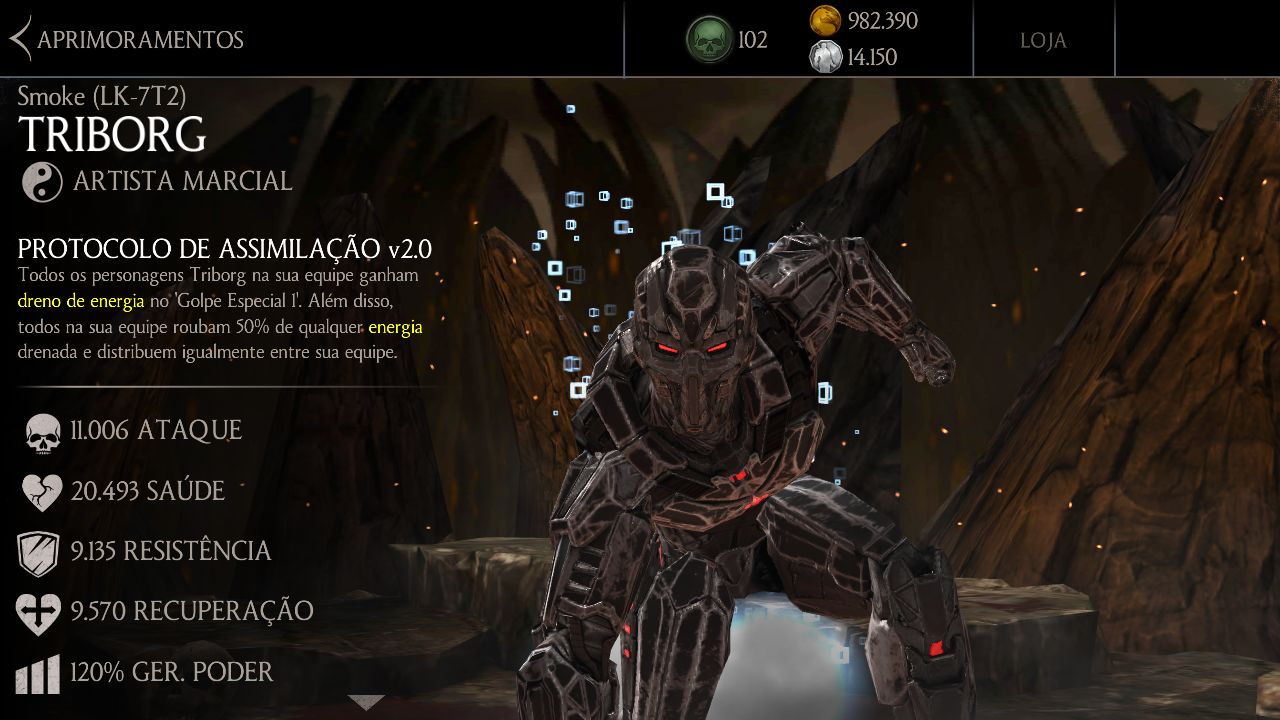
Task: Open the LOJA store tab
Action: [x=1043, y=40]
